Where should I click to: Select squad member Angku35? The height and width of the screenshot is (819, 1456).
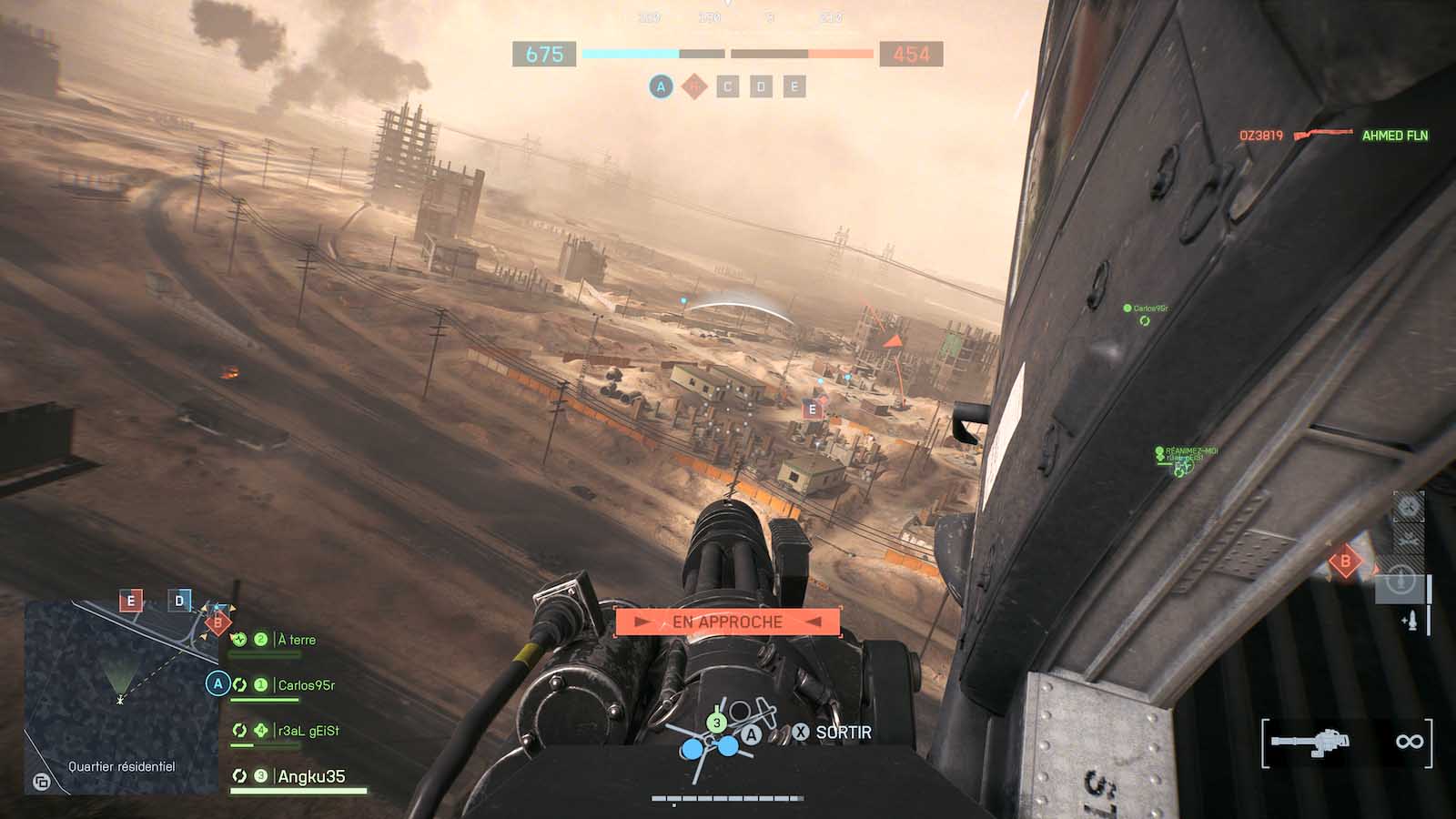click(310, 776)
